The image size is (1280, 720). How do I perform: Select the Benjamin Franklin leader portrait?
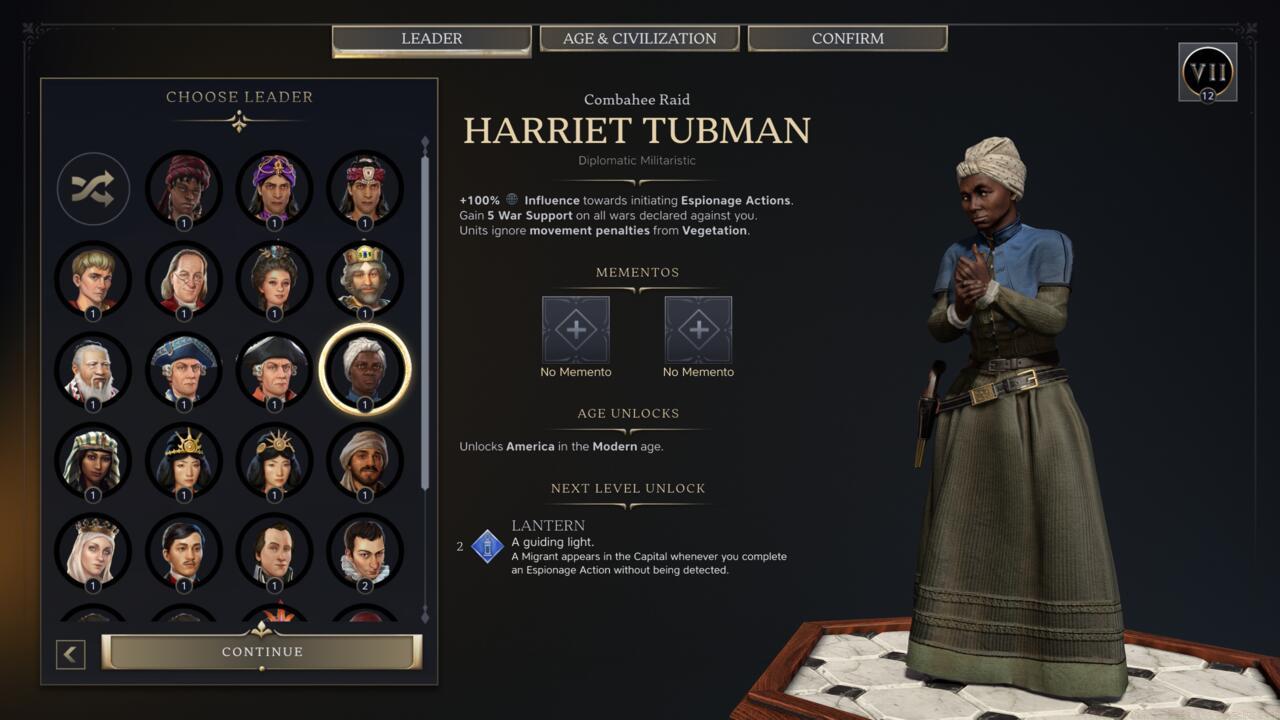(184, 280)
